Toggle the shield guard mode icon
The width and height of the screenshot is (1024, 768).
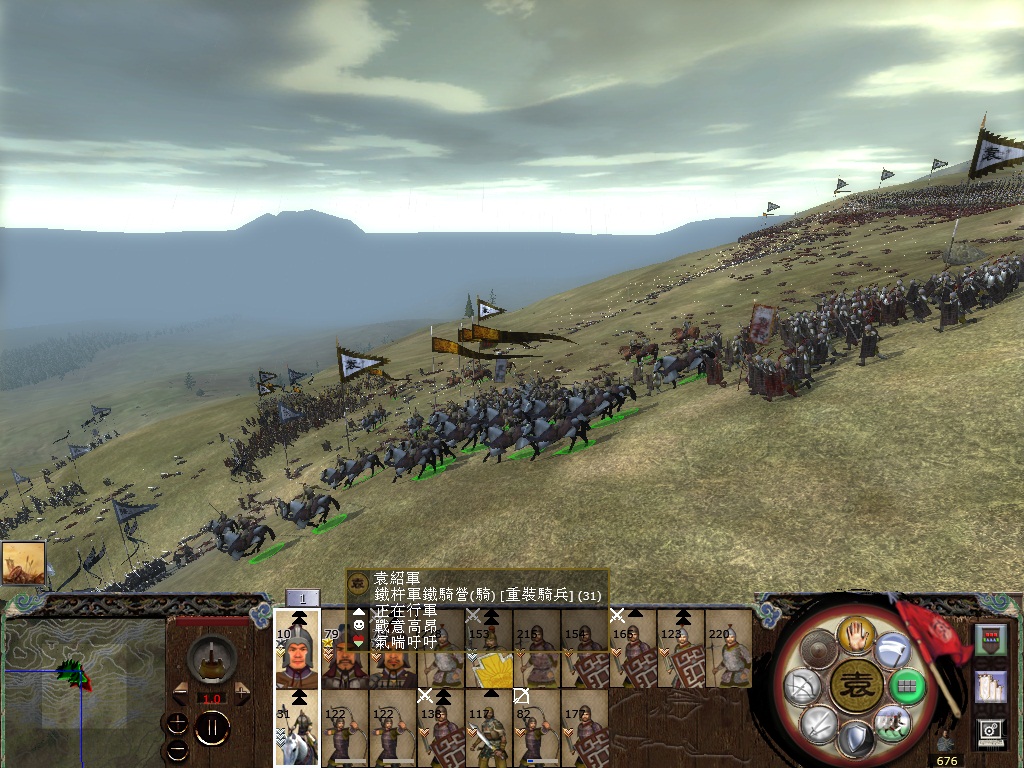[856, 741]
